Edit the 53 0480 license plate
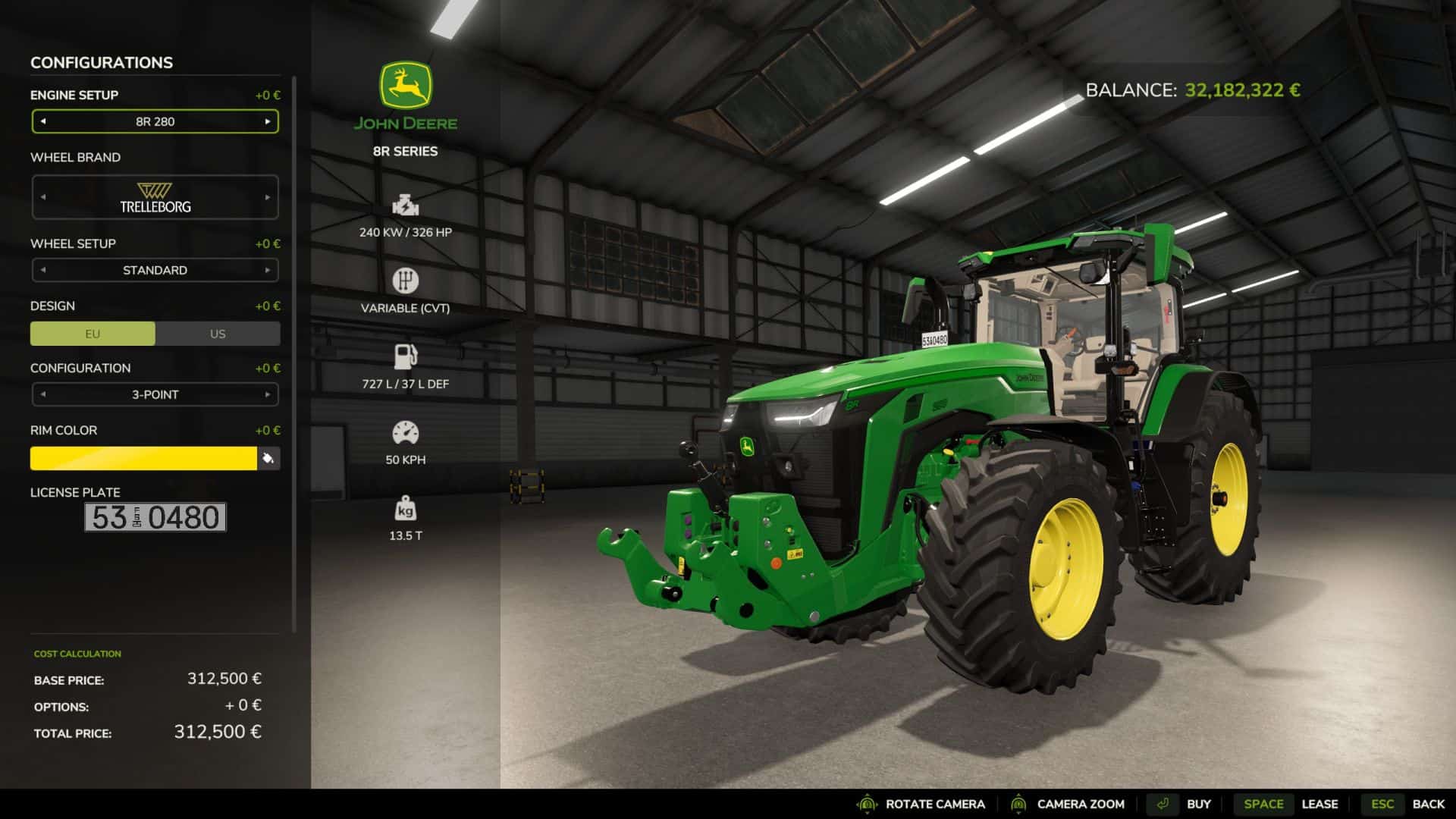 click(x=155, y=517)
